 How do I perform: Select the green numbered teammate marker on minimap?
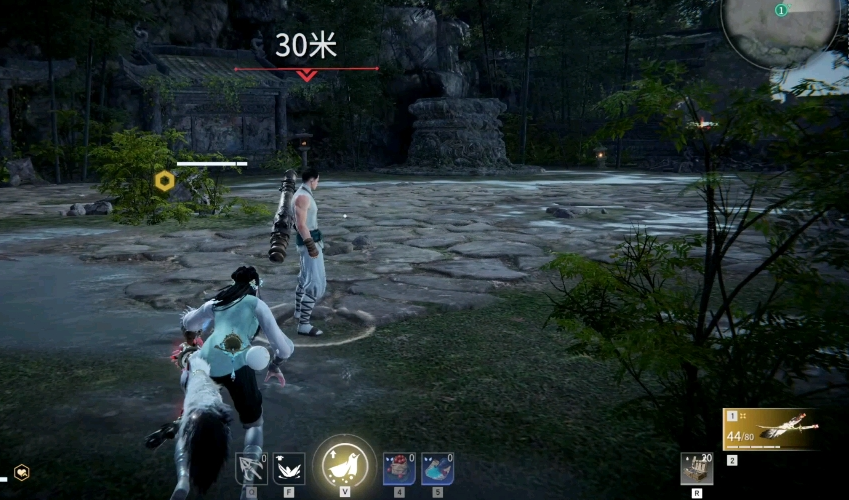[782, 10]
